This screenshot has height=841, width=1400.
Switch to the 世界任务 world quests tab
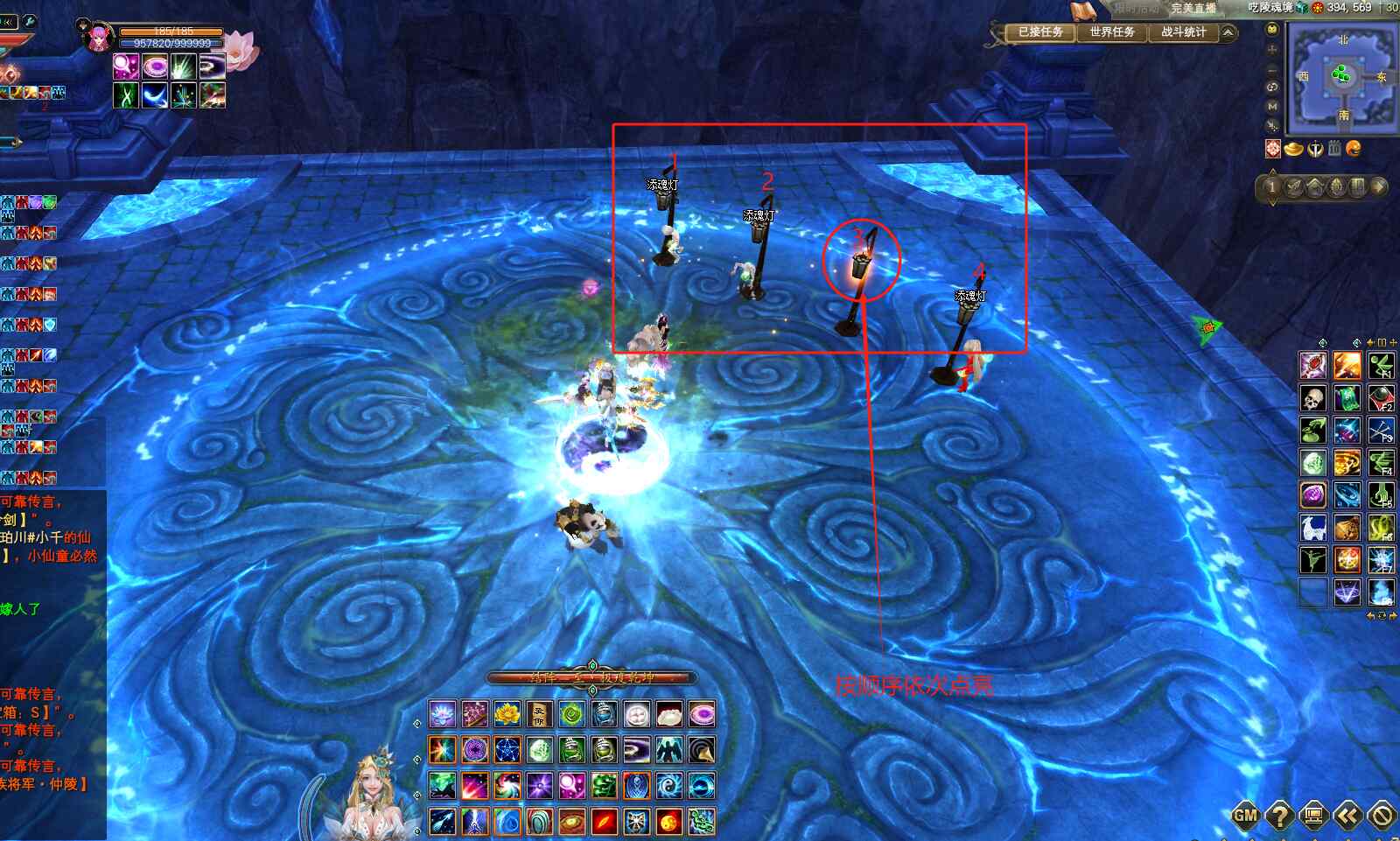point(1111,32)
